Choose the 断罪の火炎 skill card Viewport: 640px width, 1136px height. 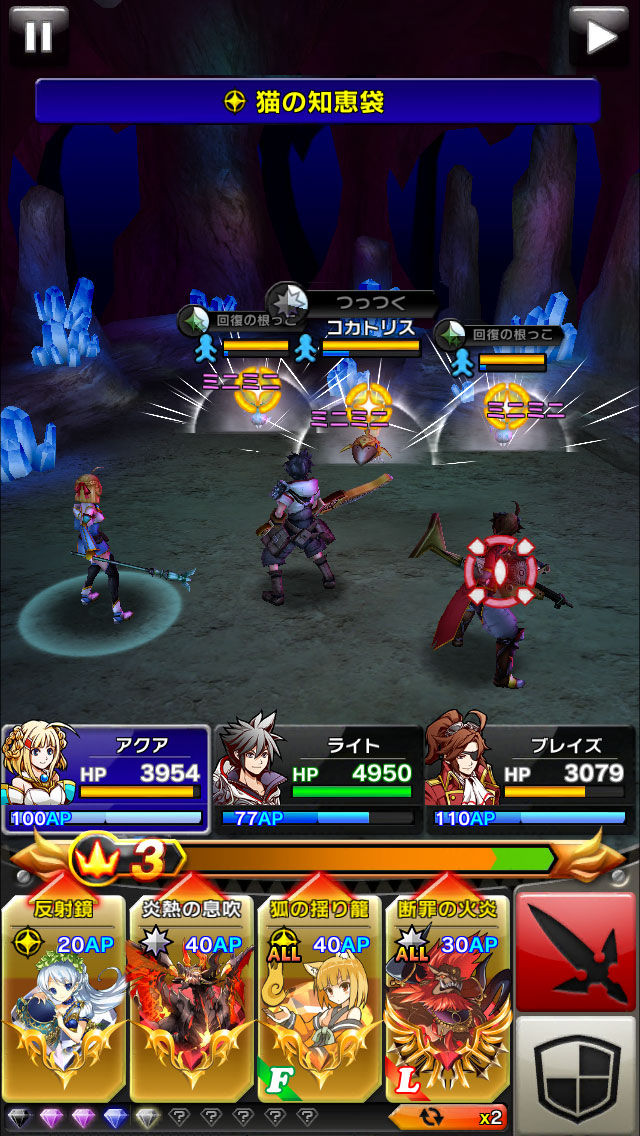[447, 1000]
